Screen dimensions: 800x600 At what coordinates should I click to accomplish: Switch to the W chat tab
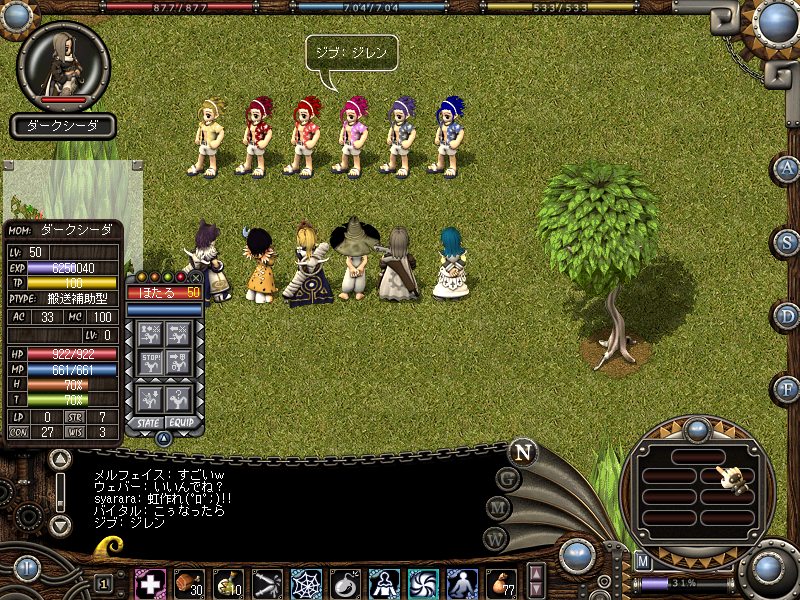click(494, 537)
